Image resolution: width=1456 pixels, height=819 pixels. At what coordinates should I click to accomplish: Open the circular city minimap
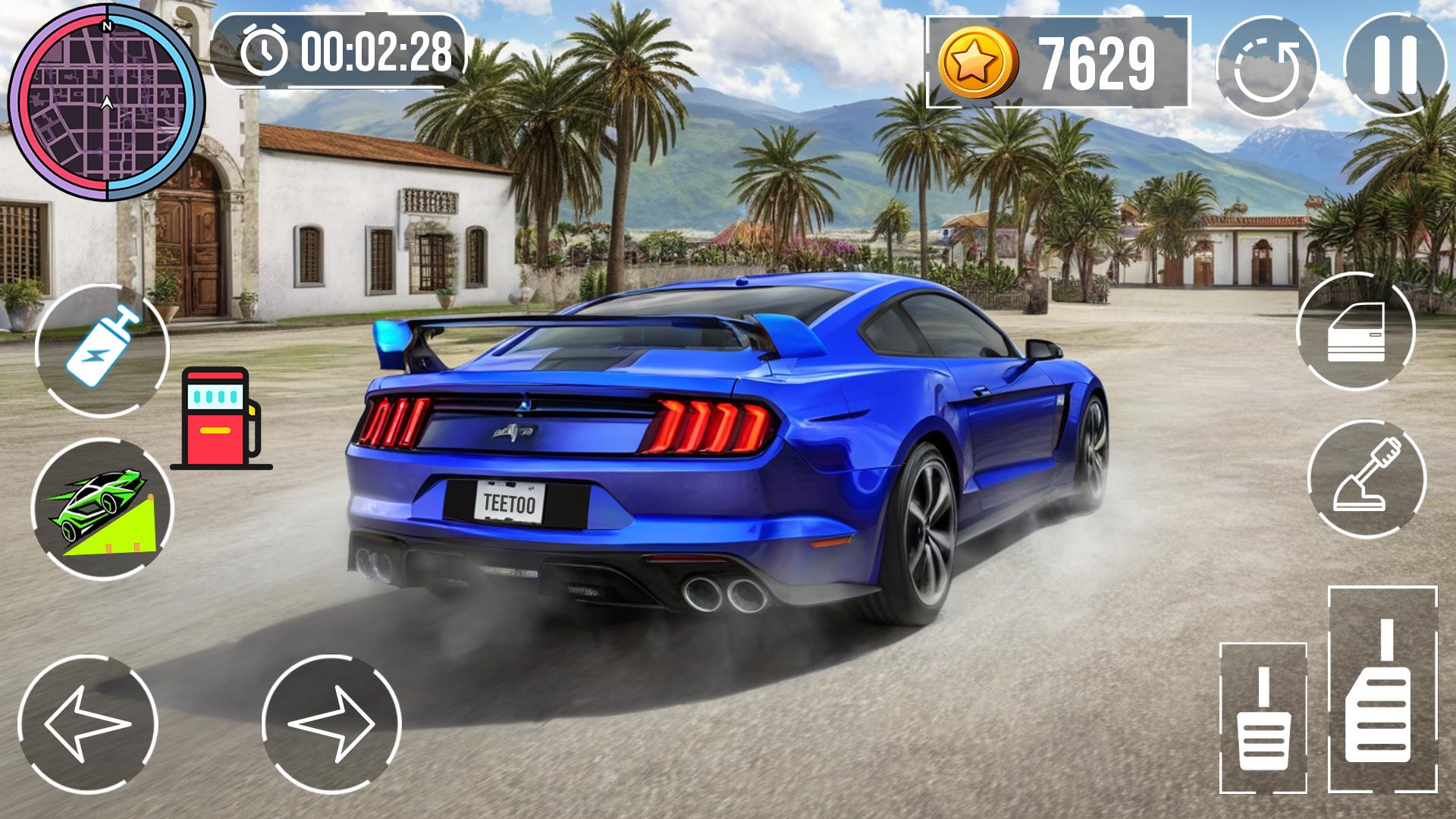[x=106, y=102]
